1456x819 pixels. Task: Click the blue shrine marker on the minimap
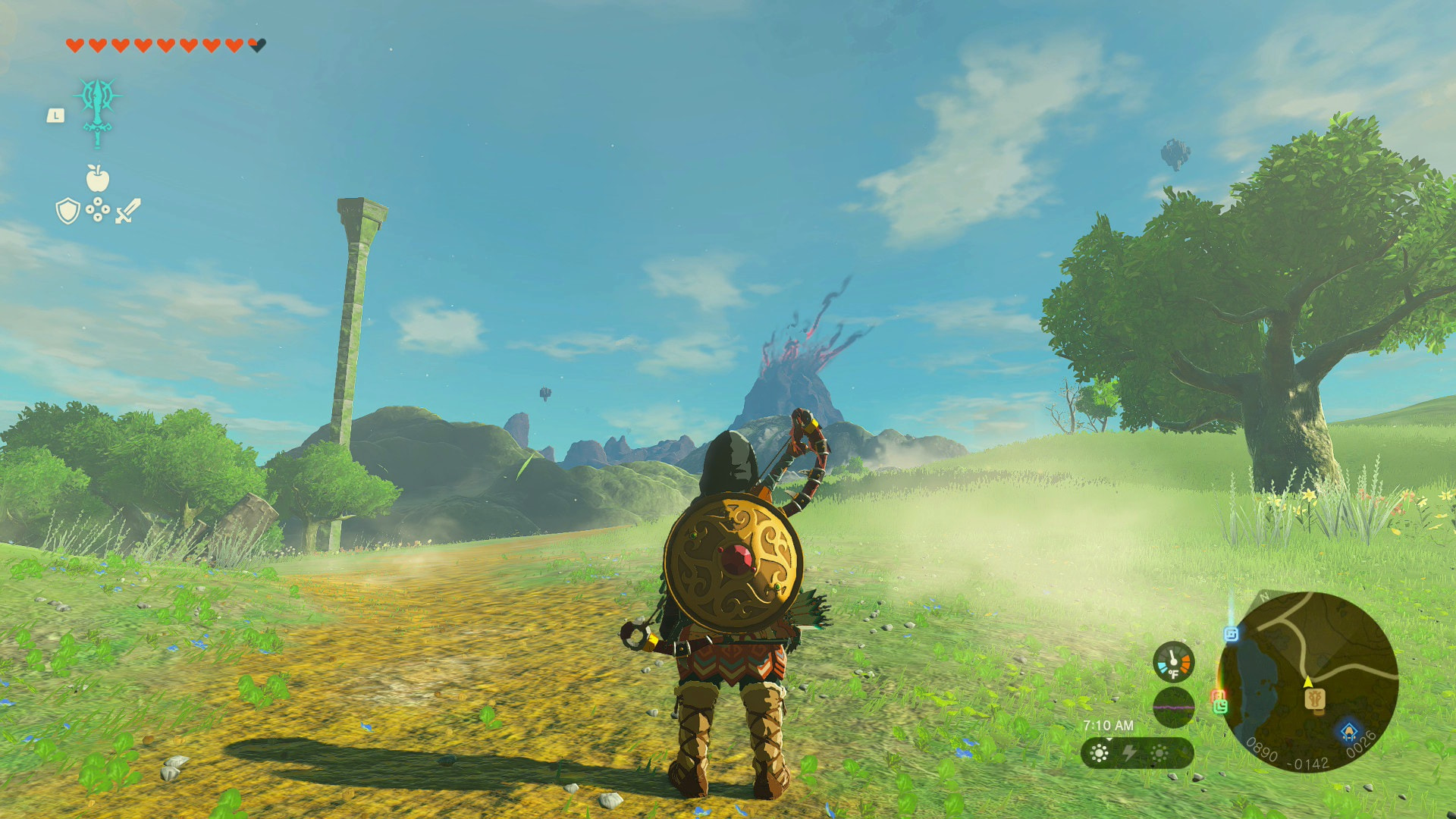(1349, 732)
